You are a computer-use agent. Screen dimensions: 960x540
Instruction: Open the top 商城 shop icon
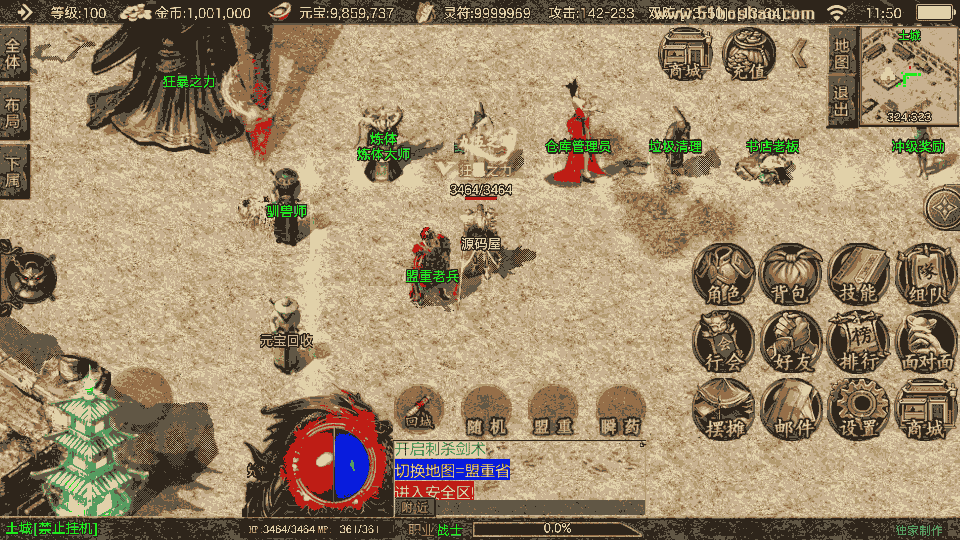tap(686, 53)
